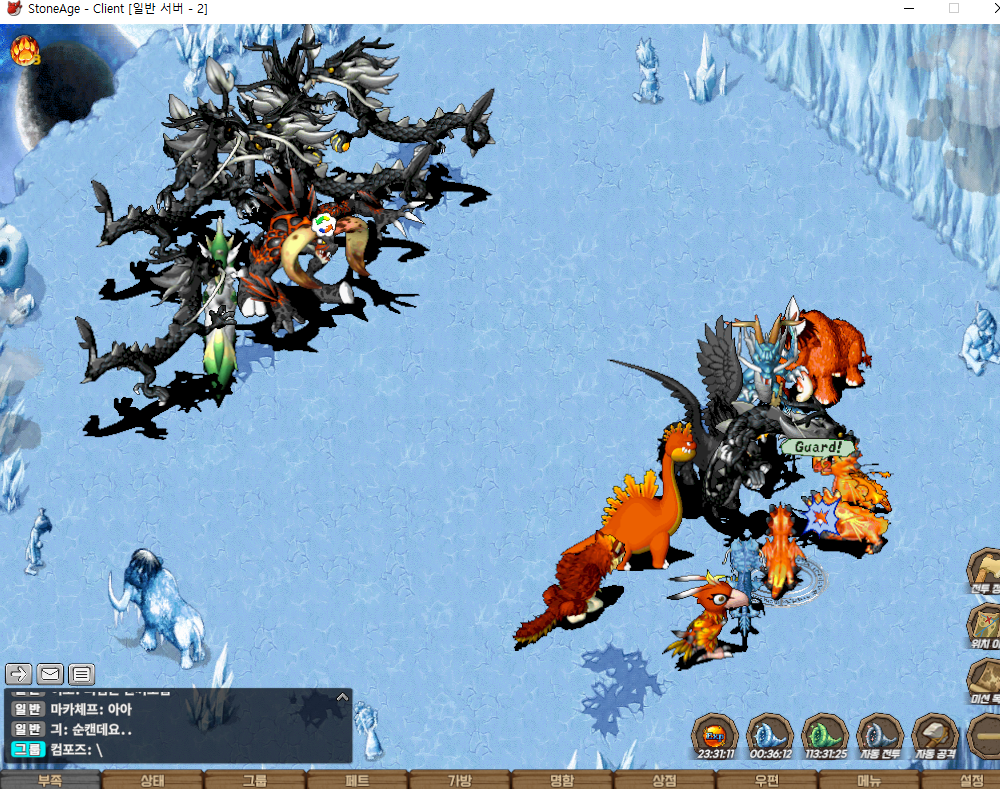This screenshot has width=1000, height=789.
Task: Expand the chat log with the up arrow
Action: pos(342,696)
